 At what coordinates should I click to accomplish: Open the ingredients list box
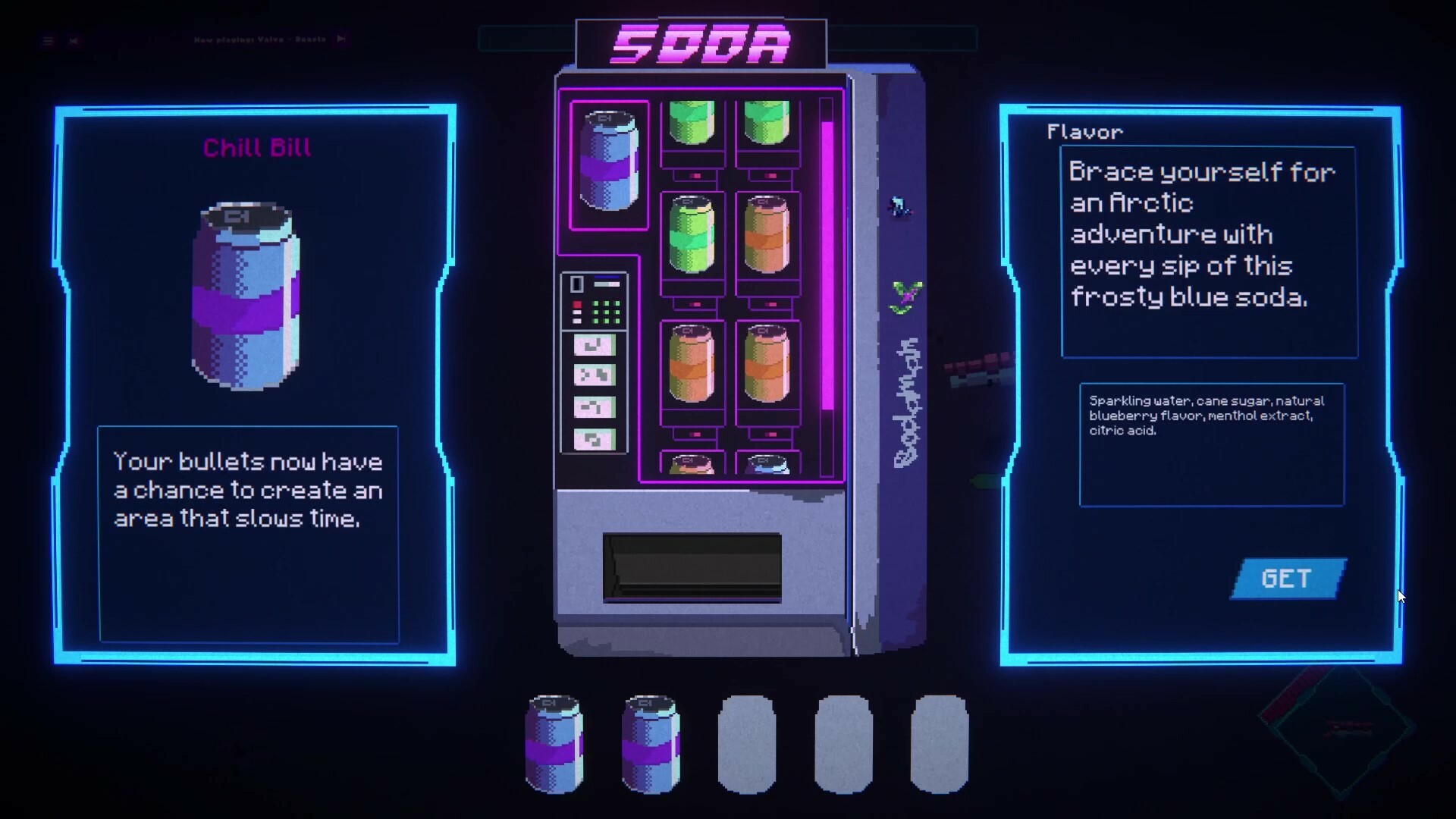point(1210,444)
